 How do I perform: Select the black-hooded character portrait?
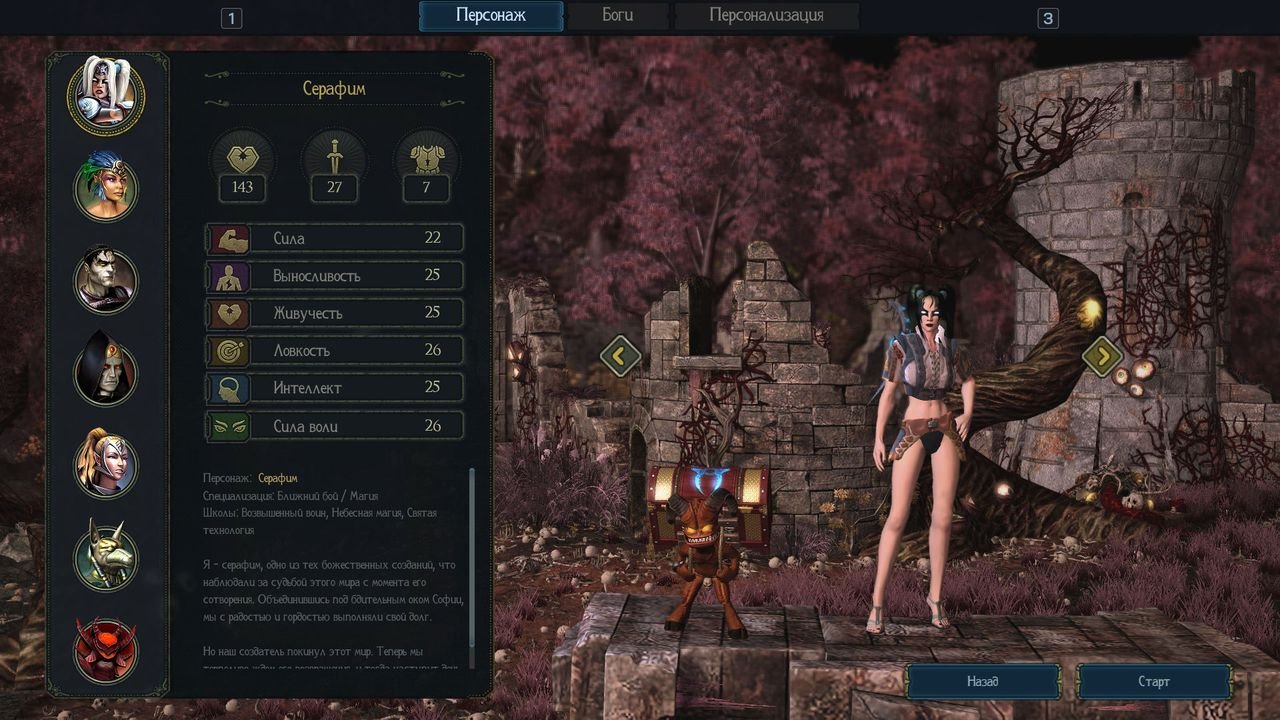click(106, 371)
